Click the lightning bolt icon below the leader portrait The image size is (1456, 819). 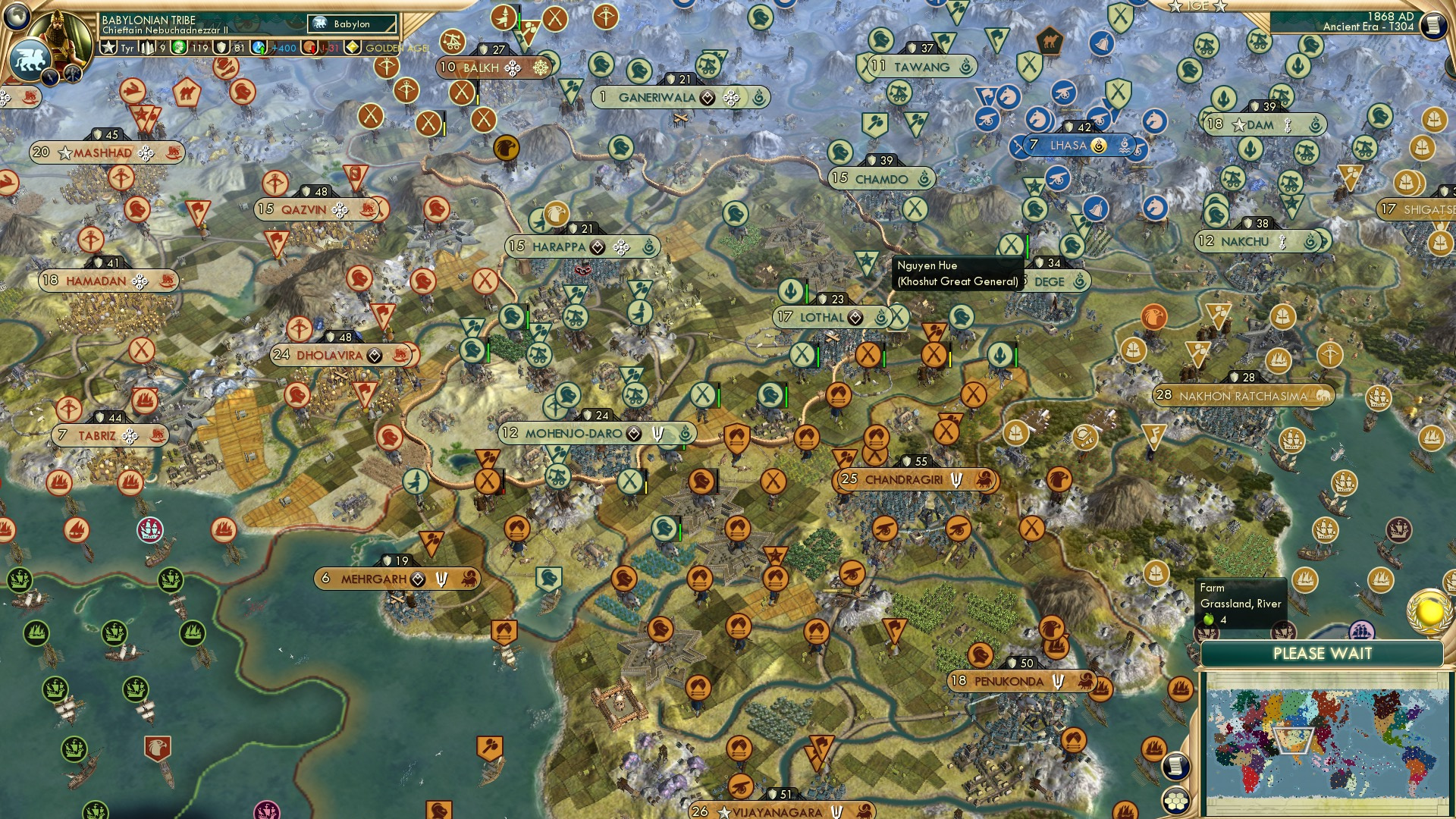(x=49, y=75)
